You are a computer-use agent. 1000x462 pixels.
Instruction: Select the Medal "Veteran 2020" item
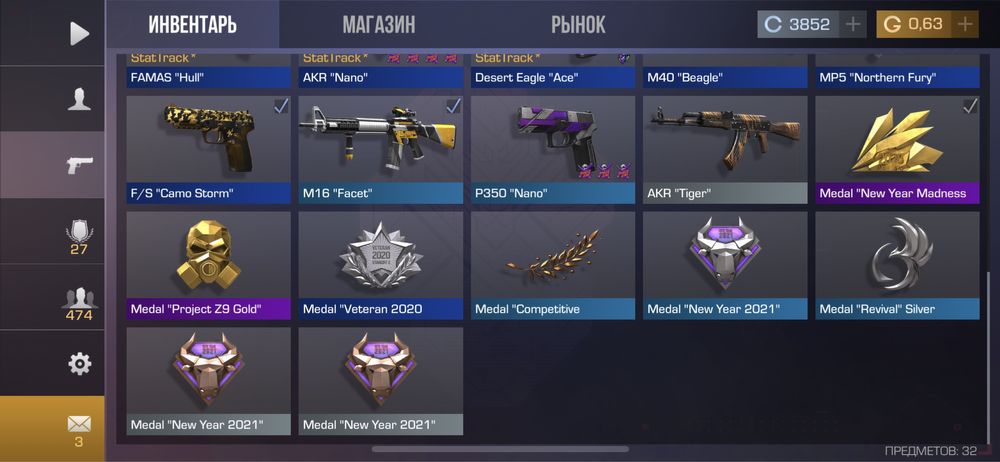381,265
